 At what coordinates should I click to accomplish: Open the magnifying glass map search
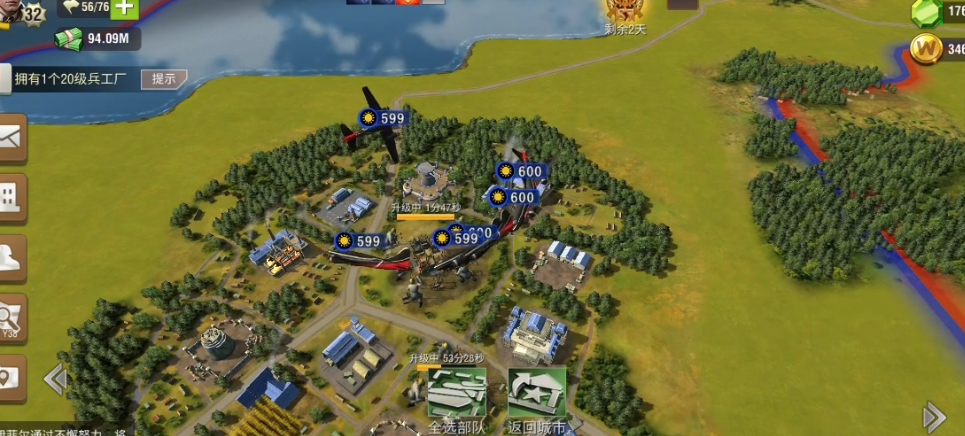click(11, 319)
